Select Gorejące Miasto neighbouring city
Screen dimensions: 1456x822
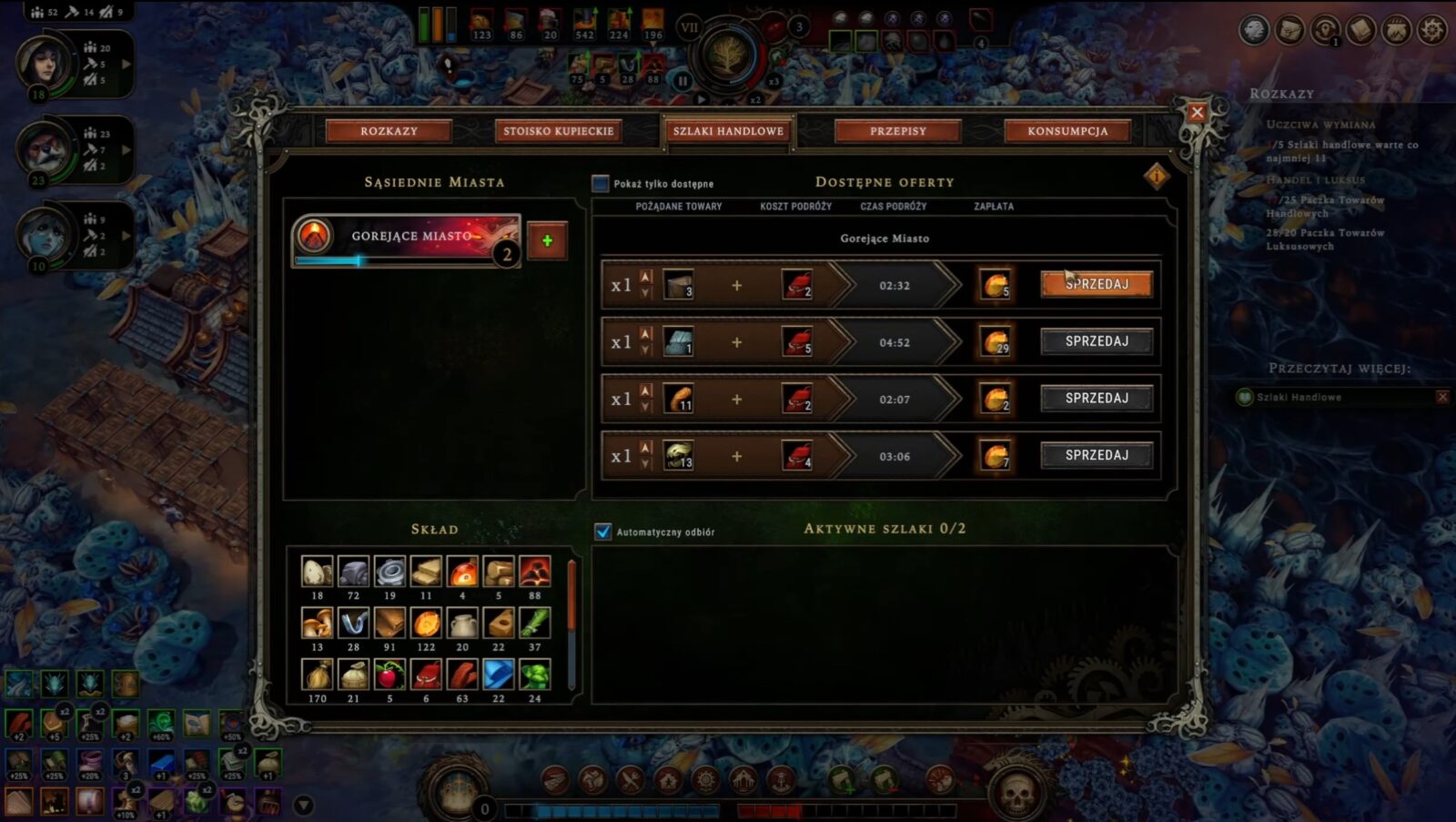[x=406, y=238]
